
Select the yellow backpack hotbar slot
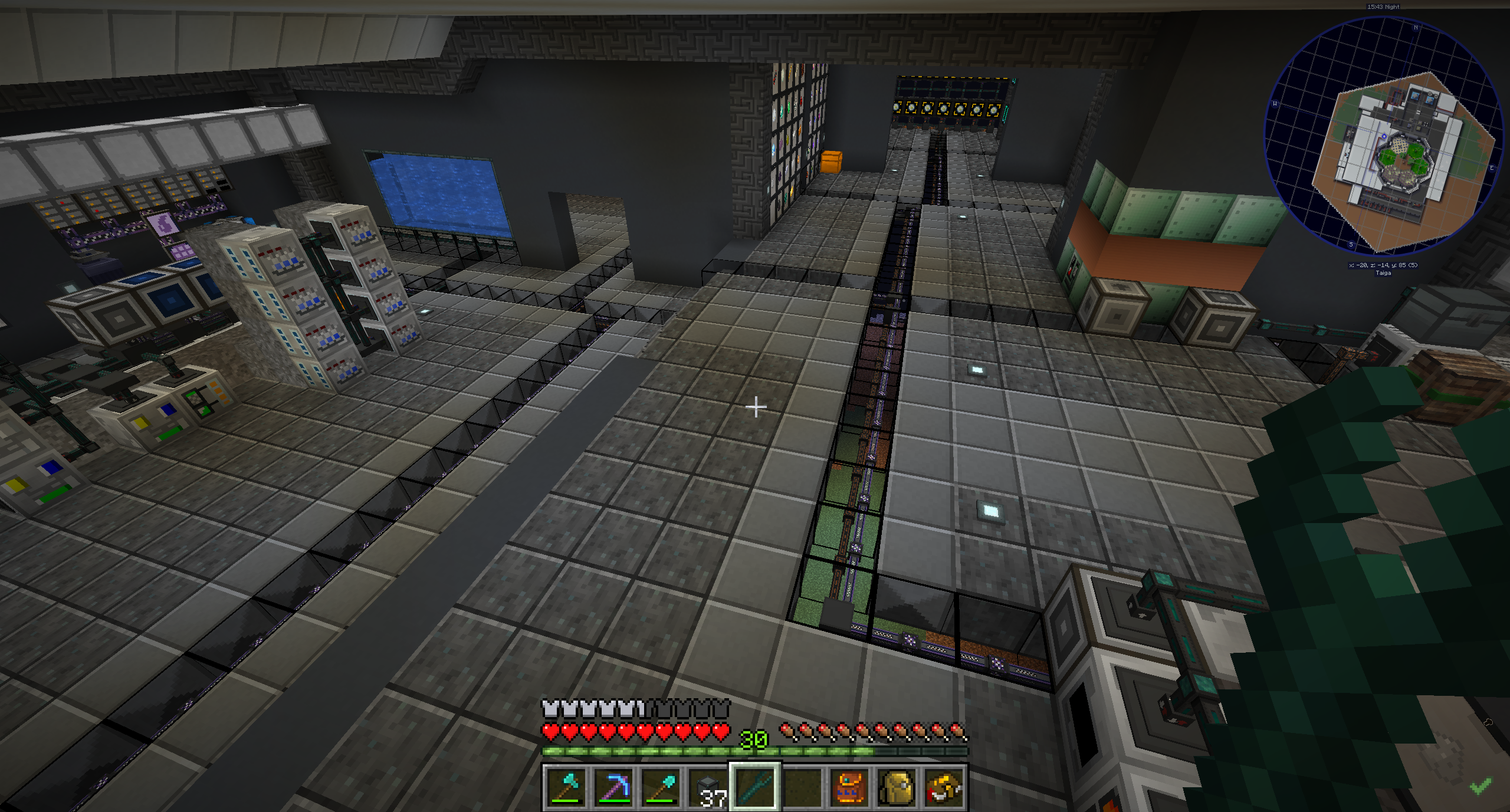pos(897,787)
